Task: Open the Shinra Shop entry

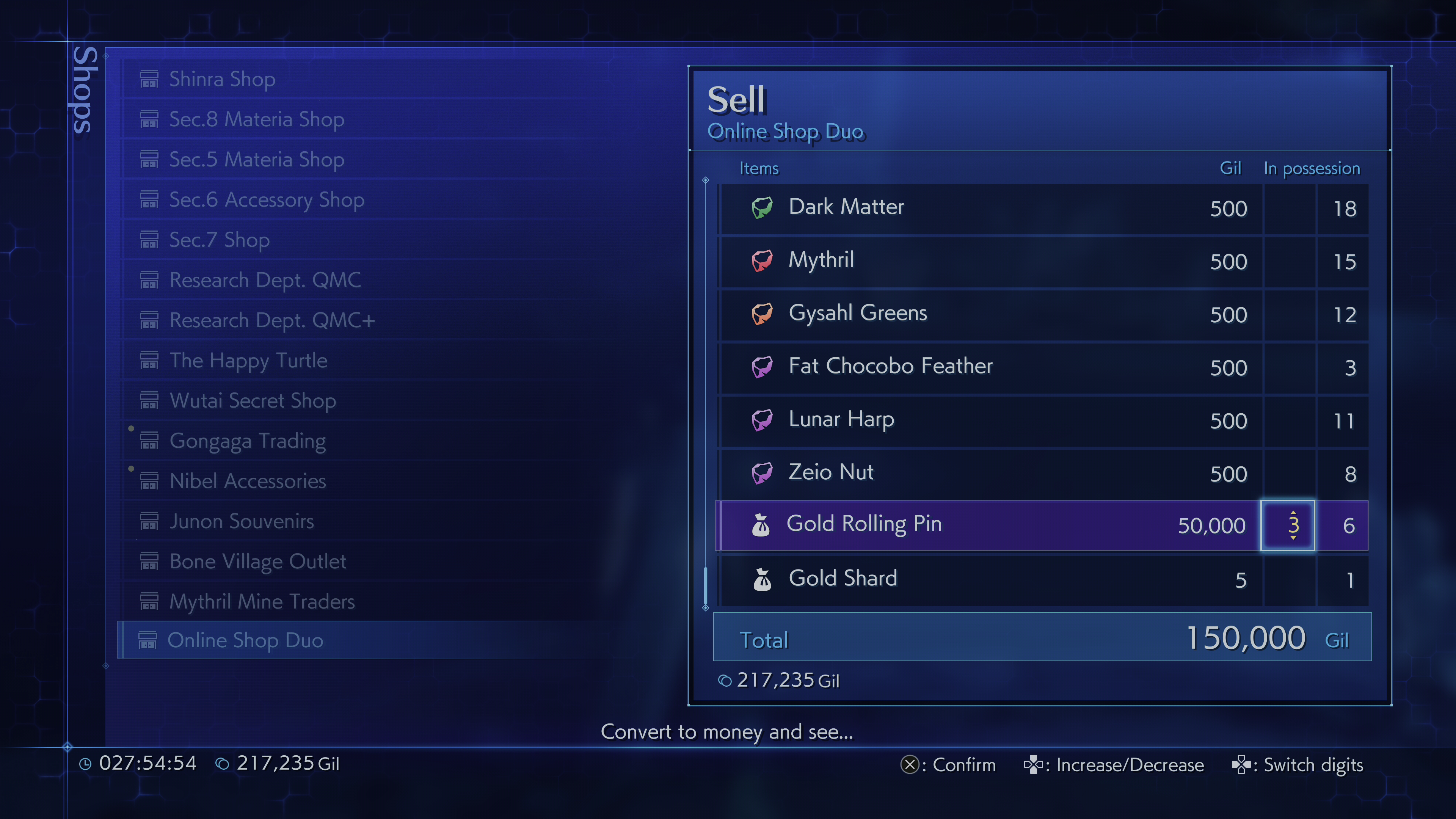Action: pos(222,79)
